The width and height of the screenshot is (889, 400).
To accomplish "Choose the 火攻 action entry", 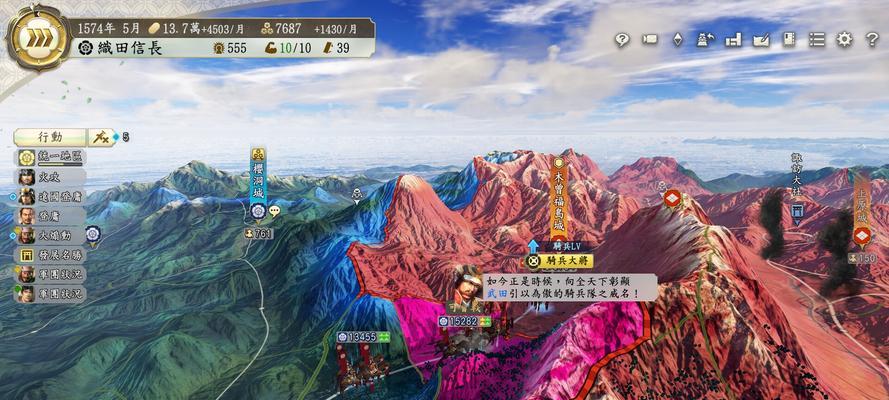I will (x=53, y=176).
